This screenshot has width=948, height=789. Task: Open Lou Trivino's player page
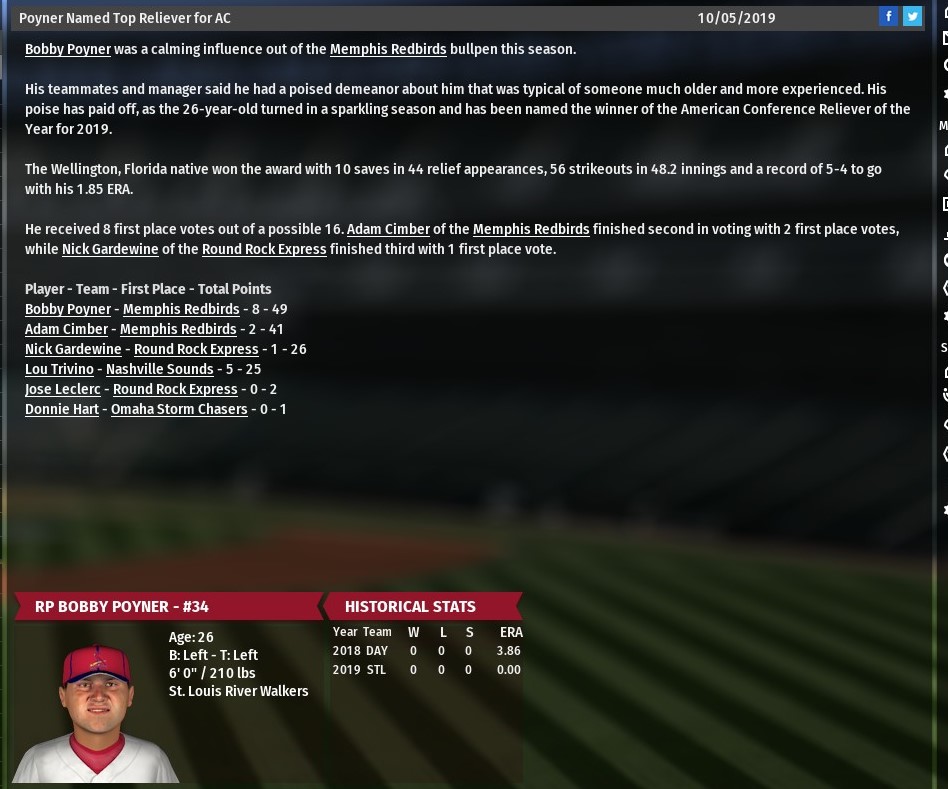(59, 369)
